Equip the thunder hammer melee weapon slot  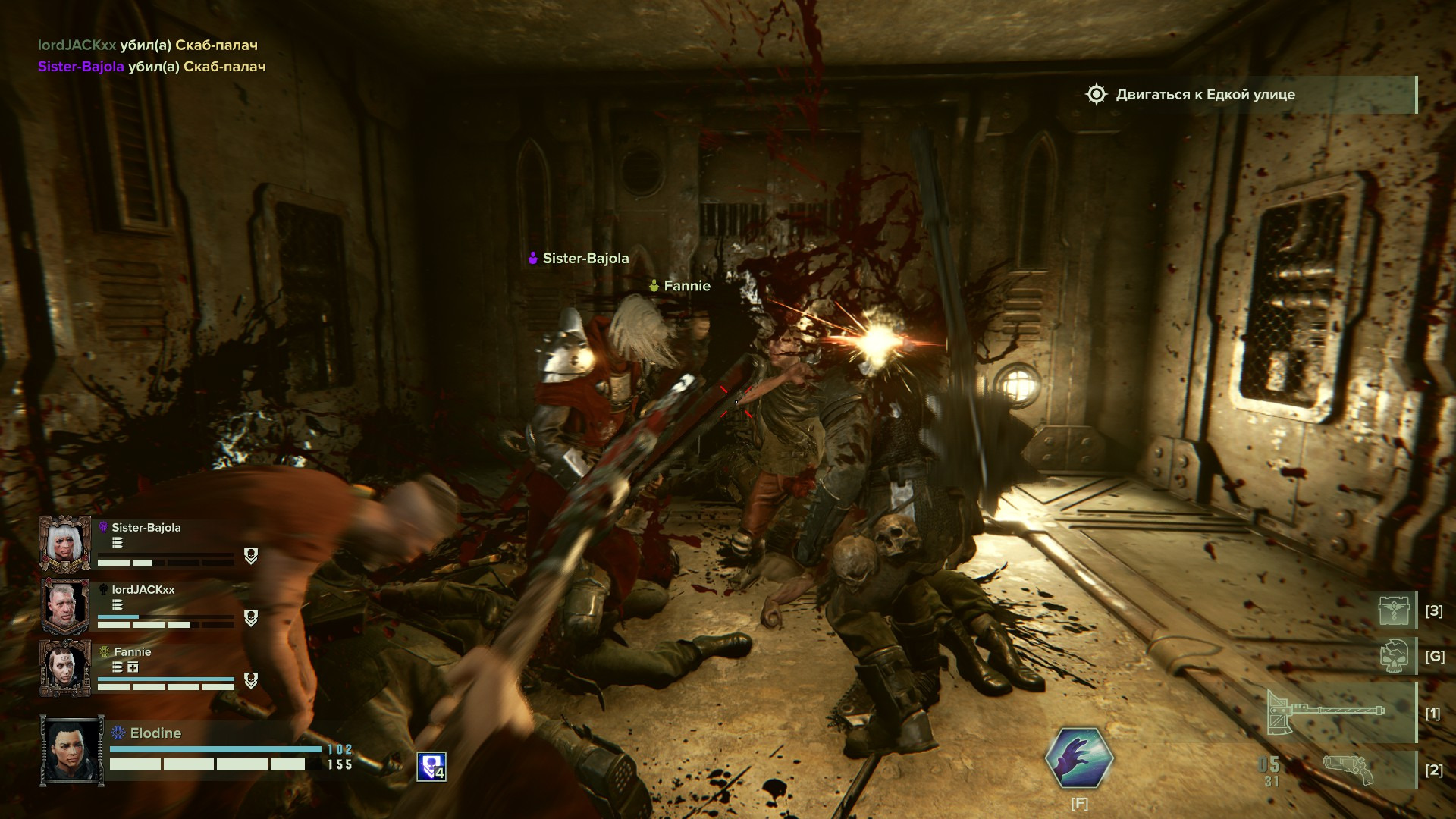tap(1326, 712)
